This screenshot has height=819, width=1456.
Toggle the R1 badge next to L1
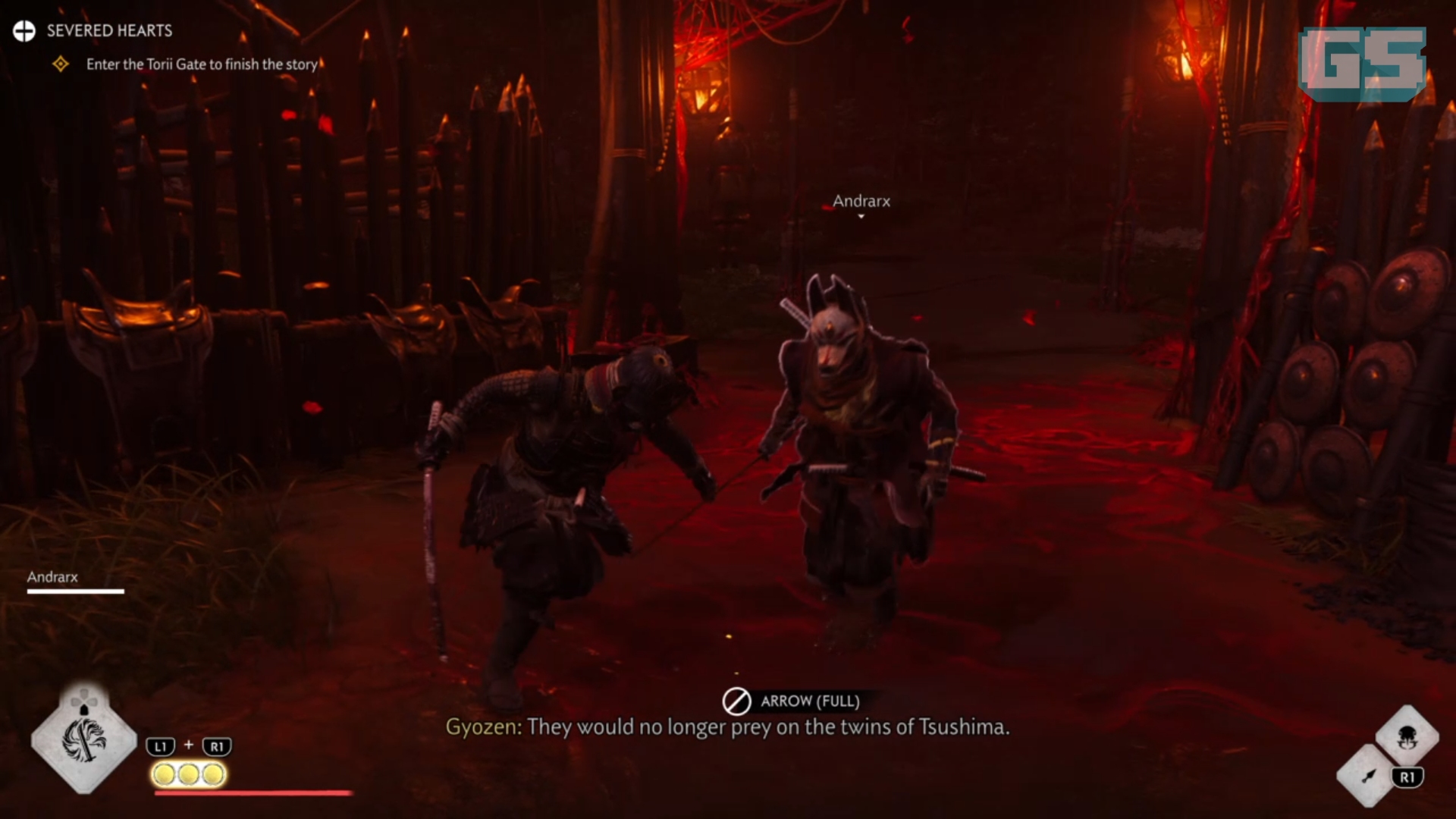218,745
